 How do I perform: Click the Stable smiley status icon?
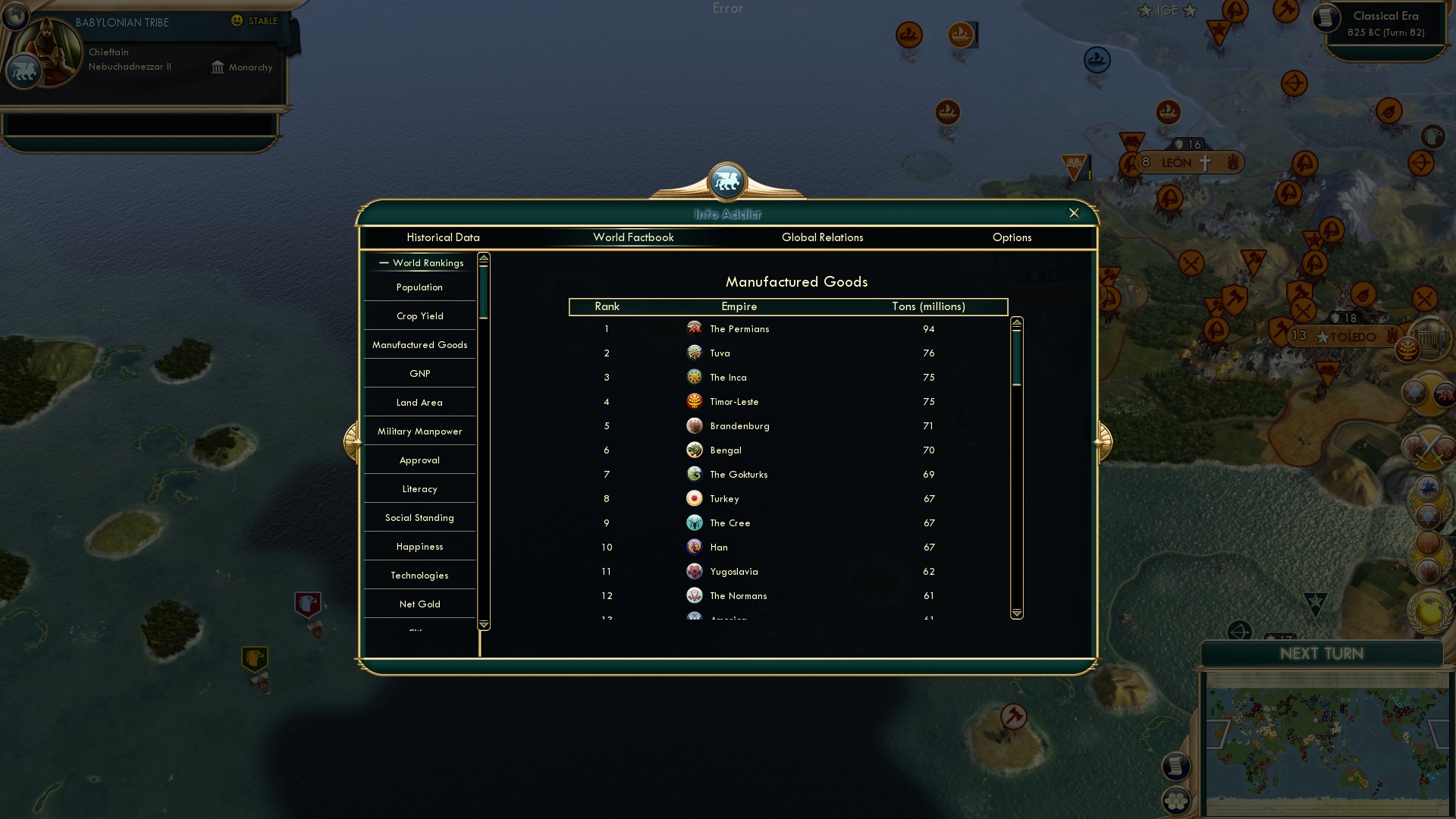pyautogui.click(x=237, y=21)
